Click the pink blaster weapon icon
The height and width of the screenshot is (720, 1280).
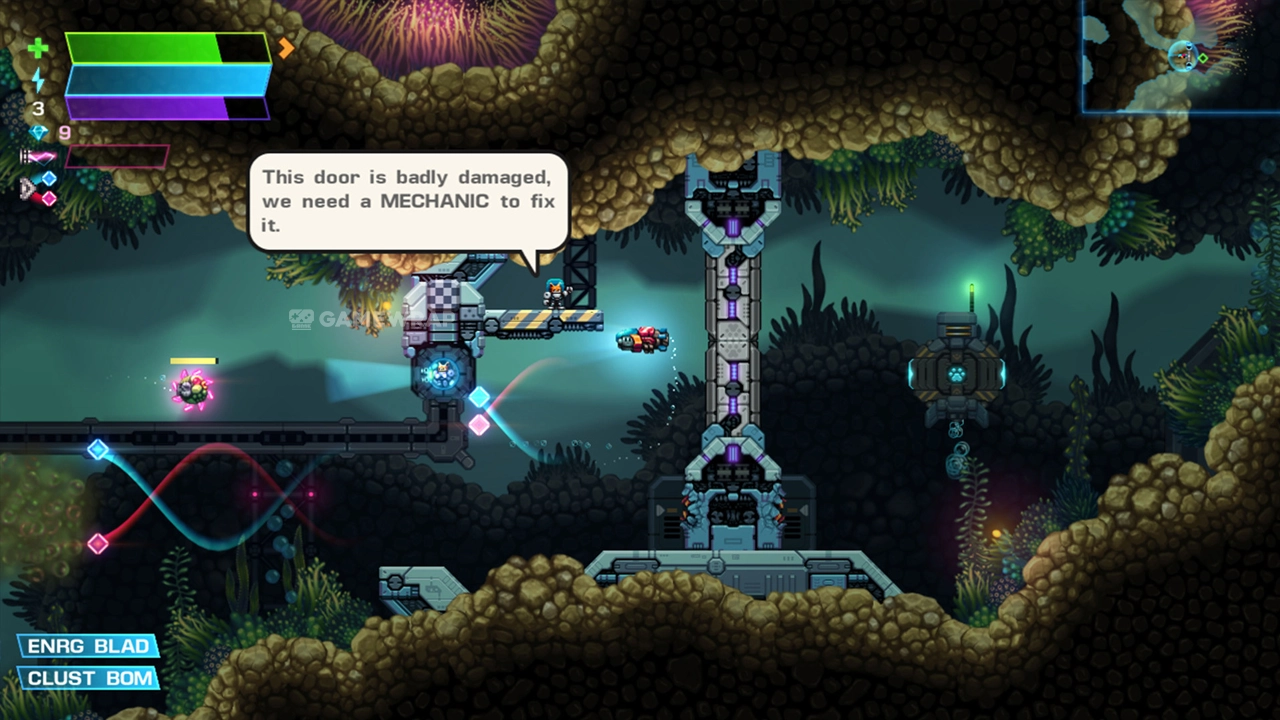pyautogui.click(x=40, y=157)
